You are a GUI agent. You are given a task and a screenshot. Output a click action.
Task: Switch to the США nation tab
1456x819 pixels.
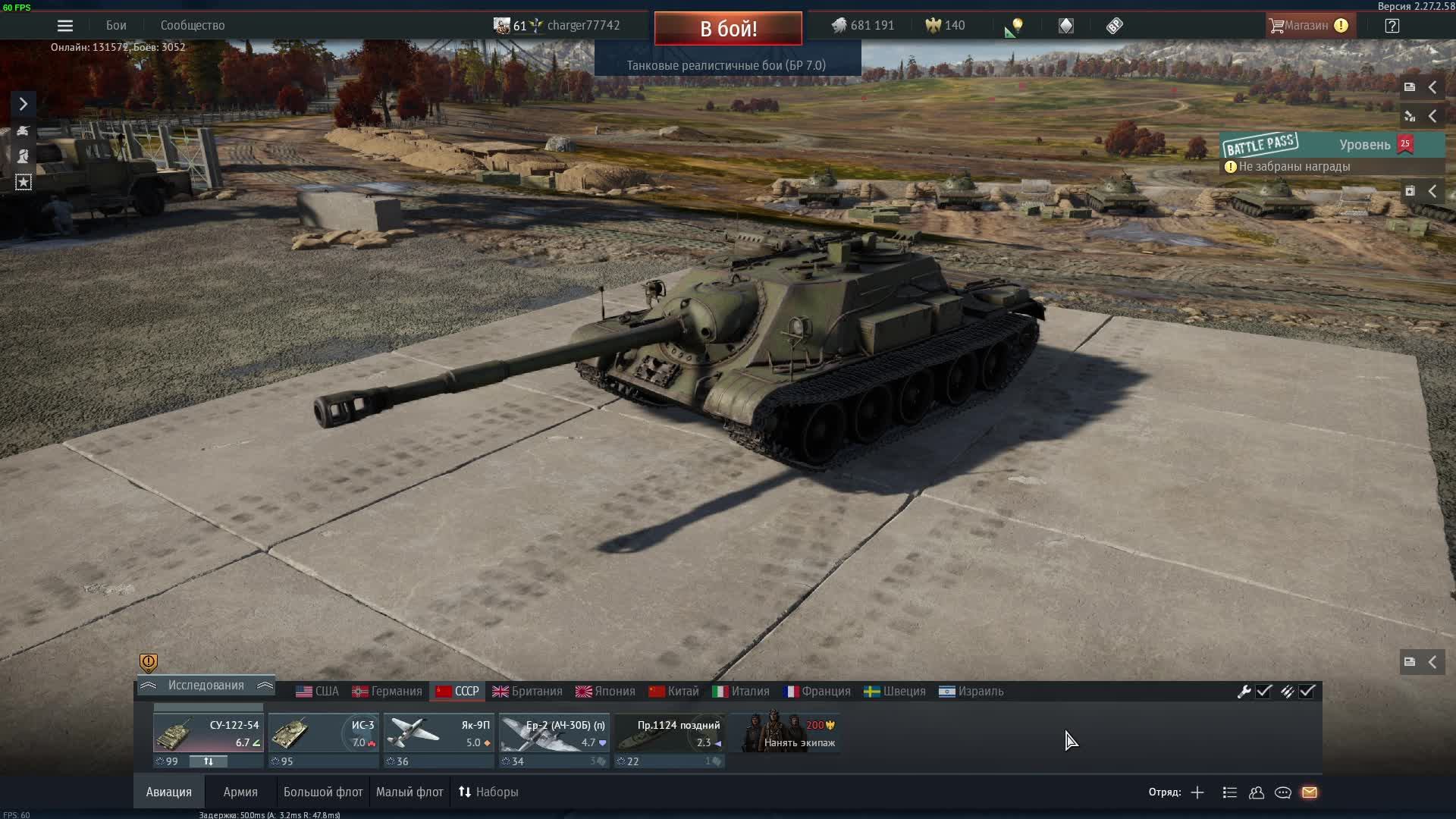click(x=318, y=692)
